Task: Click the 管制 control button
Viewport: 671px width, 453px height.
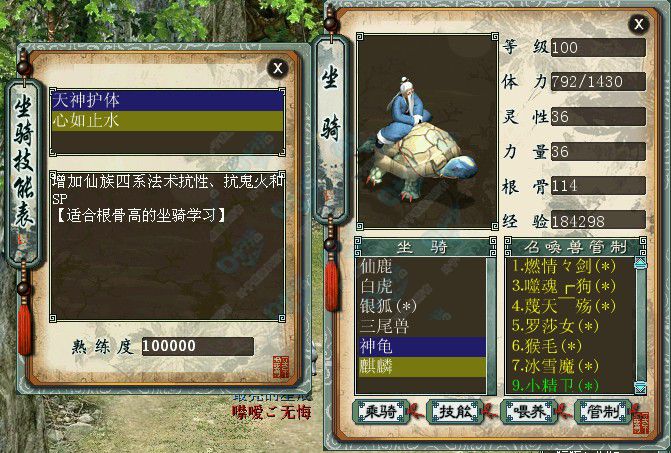Action: (604, 411)
